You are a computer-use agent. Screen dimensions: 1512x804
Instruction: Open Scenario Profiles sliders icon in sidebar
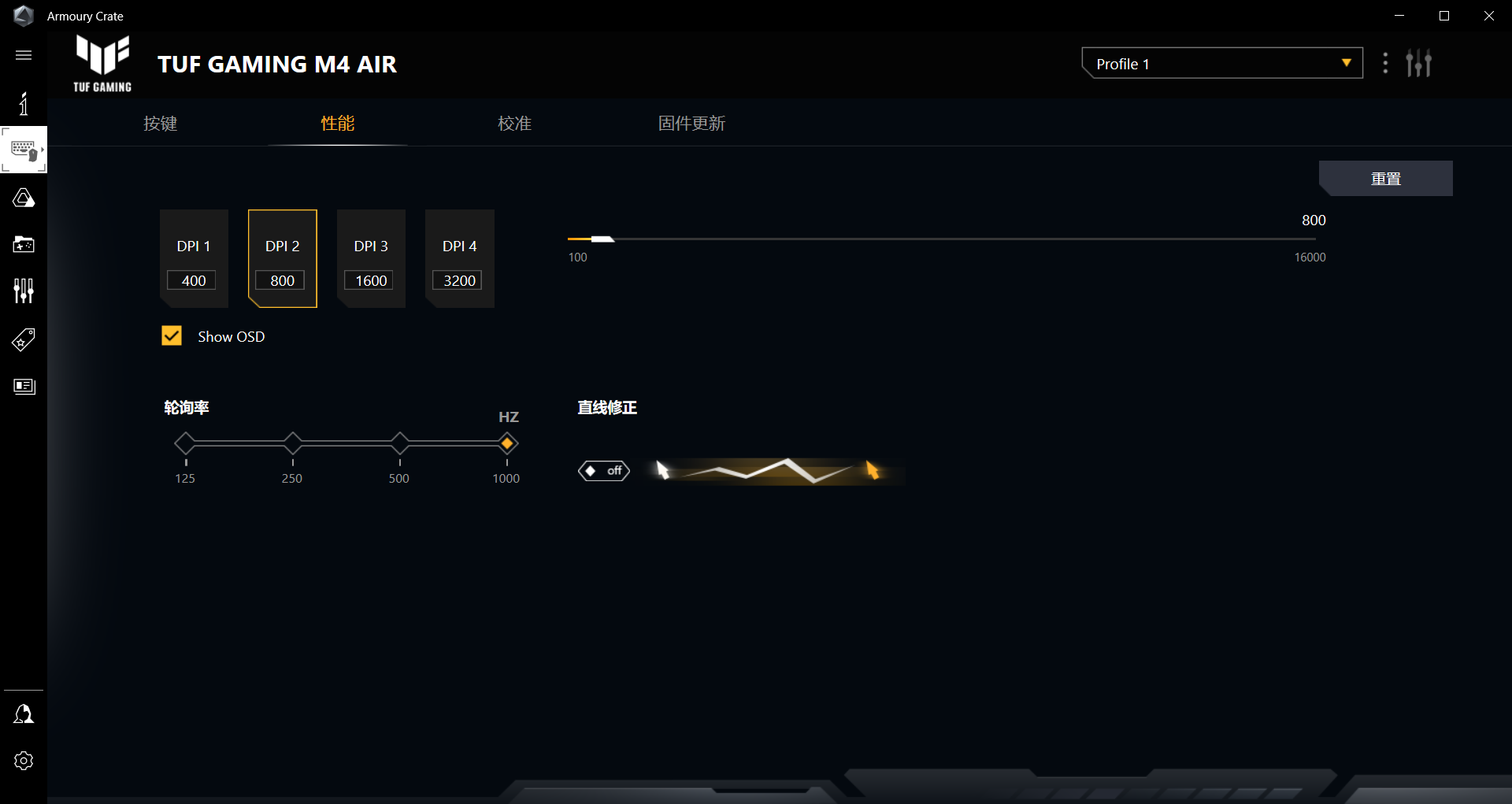pyautogui.click(x=24, y=291)
